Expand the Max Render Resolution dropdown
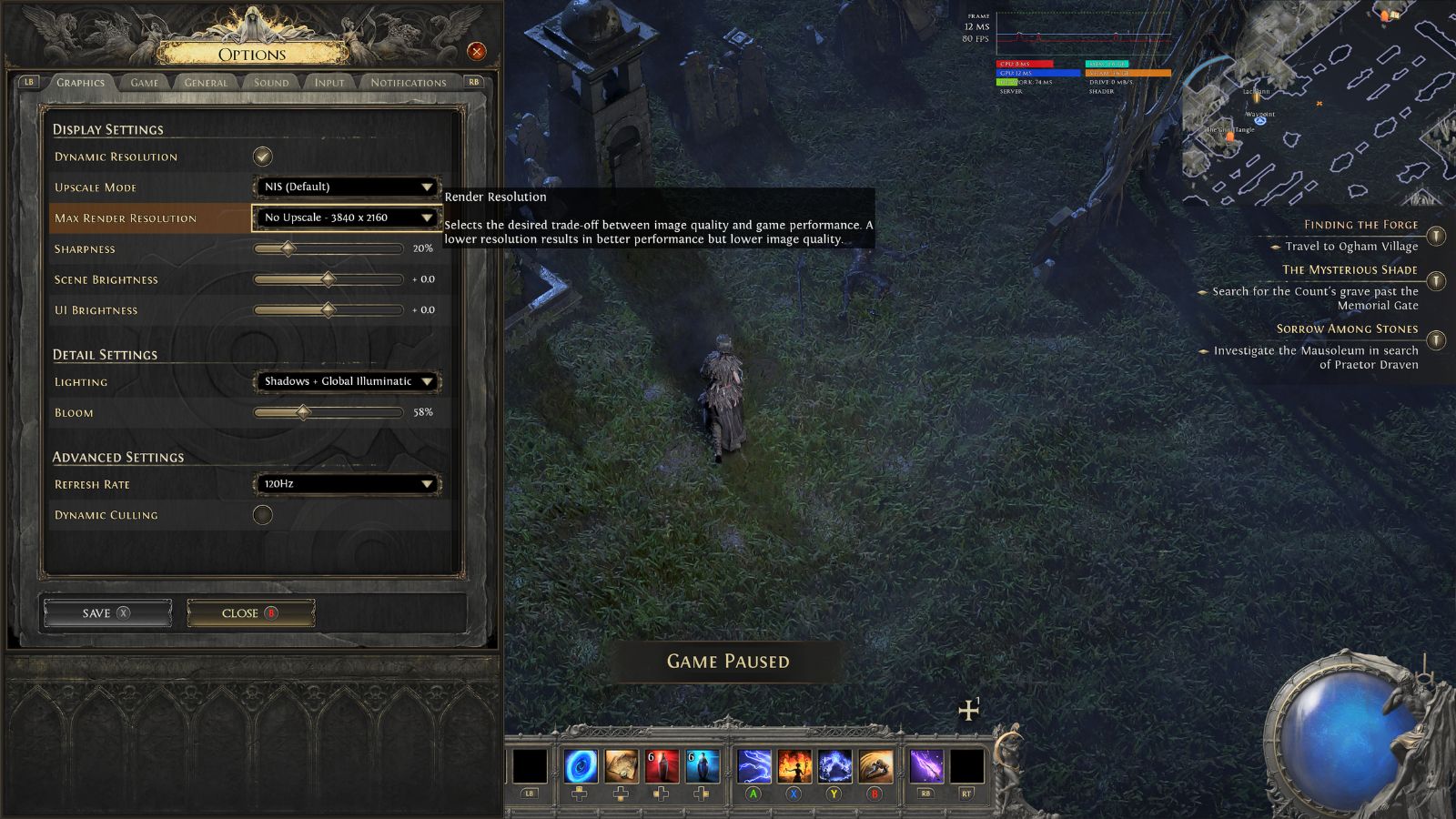Screen dimensions: 1456x819 click(346, 217)
